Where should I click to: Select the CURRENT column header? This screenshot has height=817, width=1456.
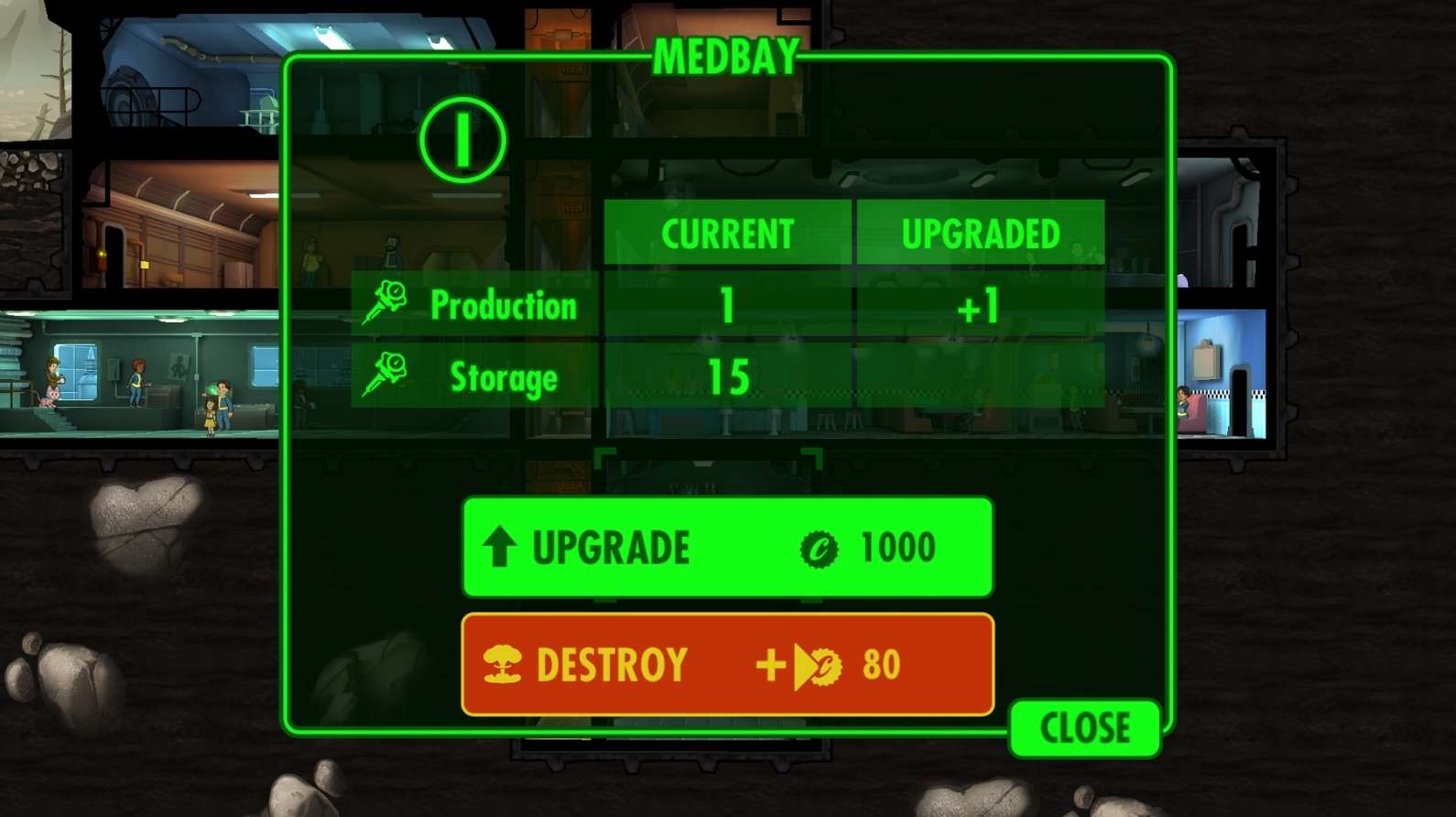[x=728, y=233]
